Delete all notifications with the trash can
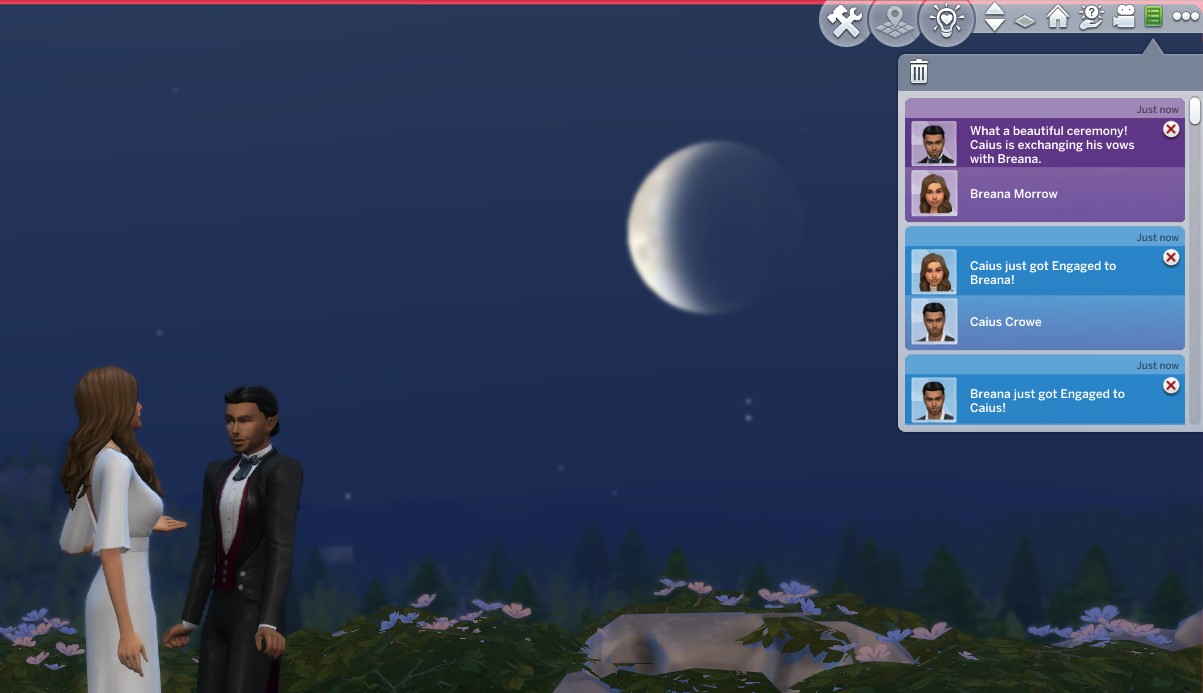Viewport: 1203px width, 693px height. 919,72
